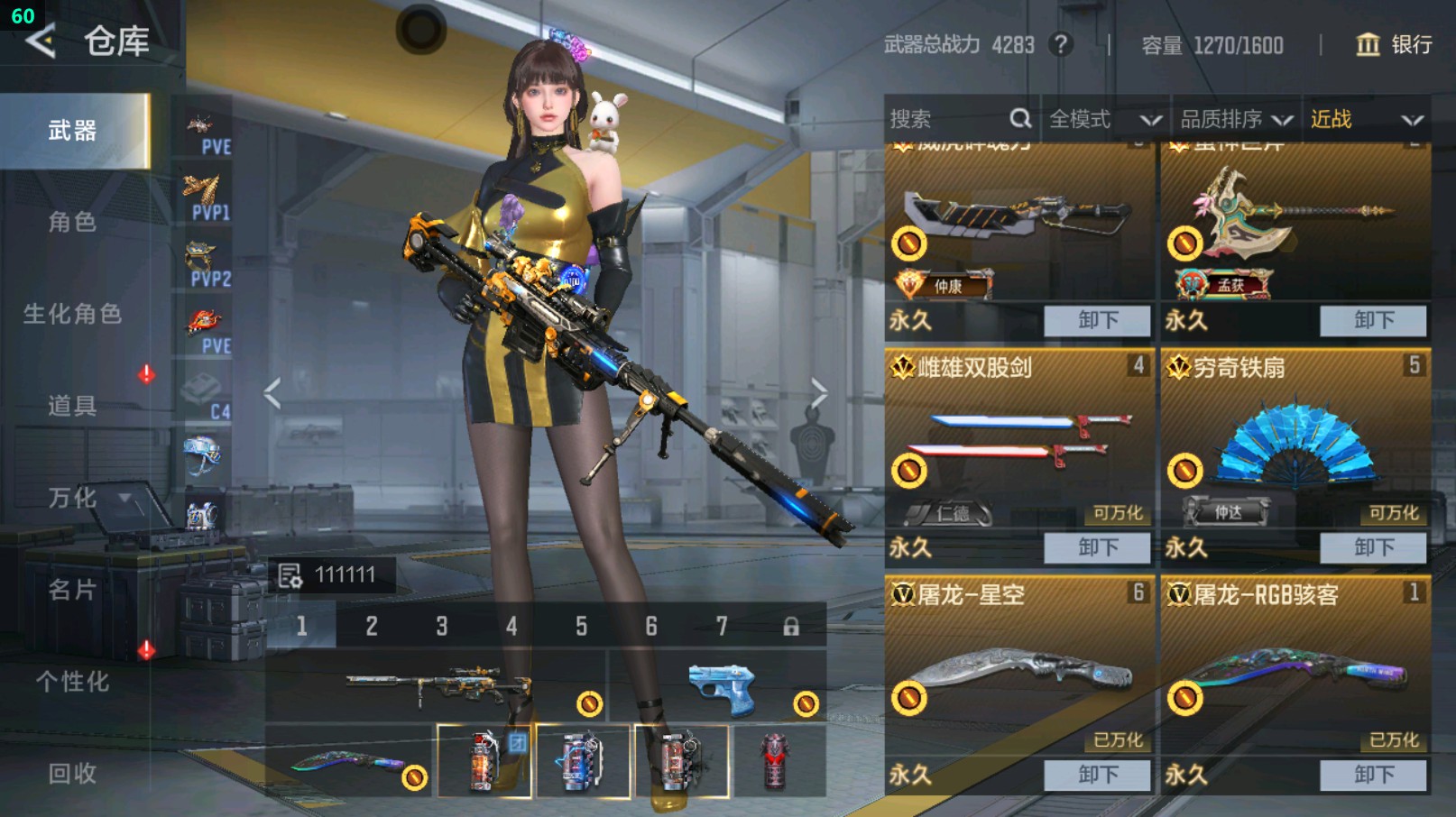The image size is (1456, 817).
Task: Open the 品质排序 sort dropdown
Action: click(1235, 119)
